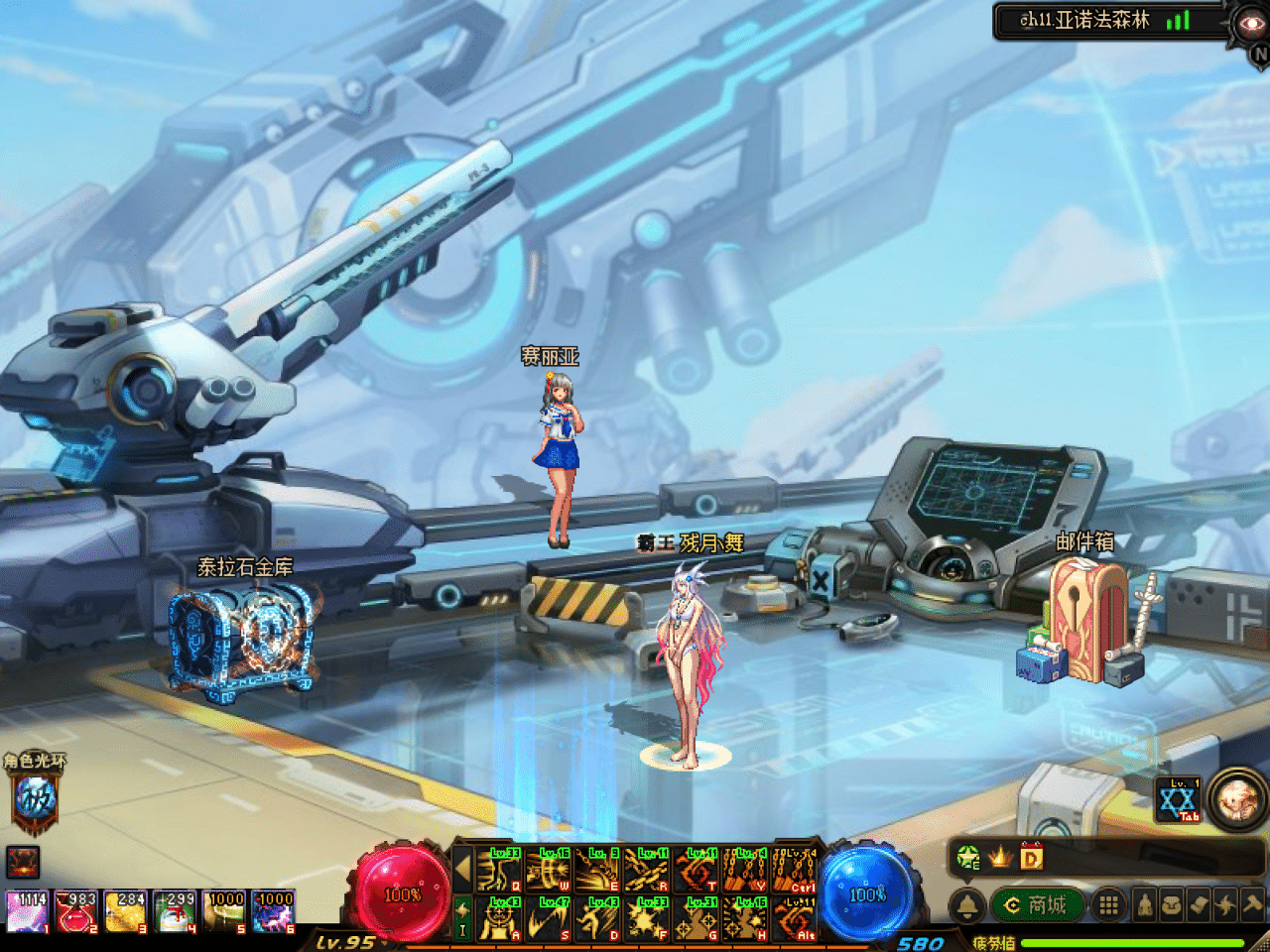The width and height of the screenshot is (1270, 952).
Task: Open the grid menu button
Action: coord(1109,904)
